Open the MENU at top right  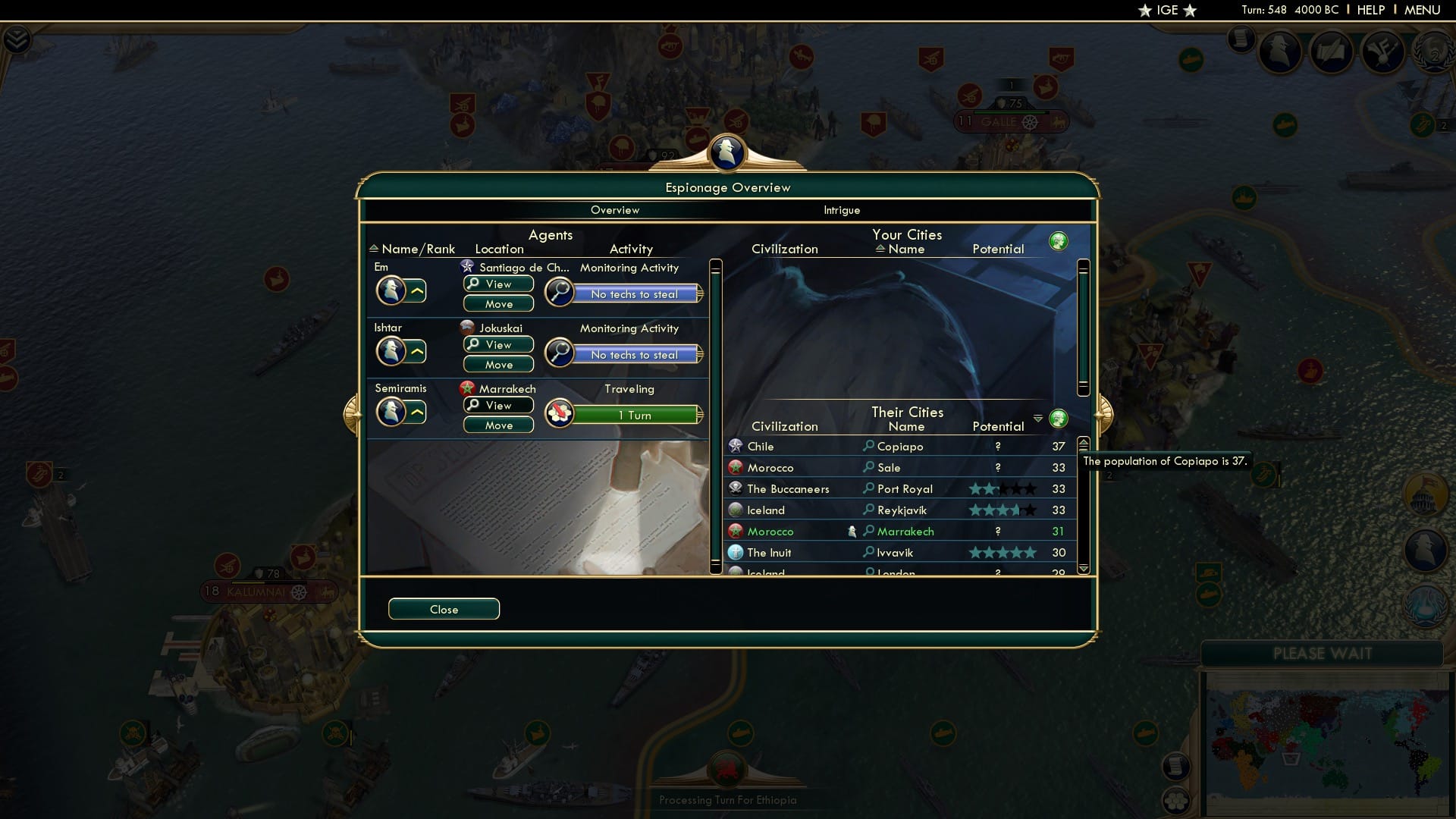[1424, 10]
